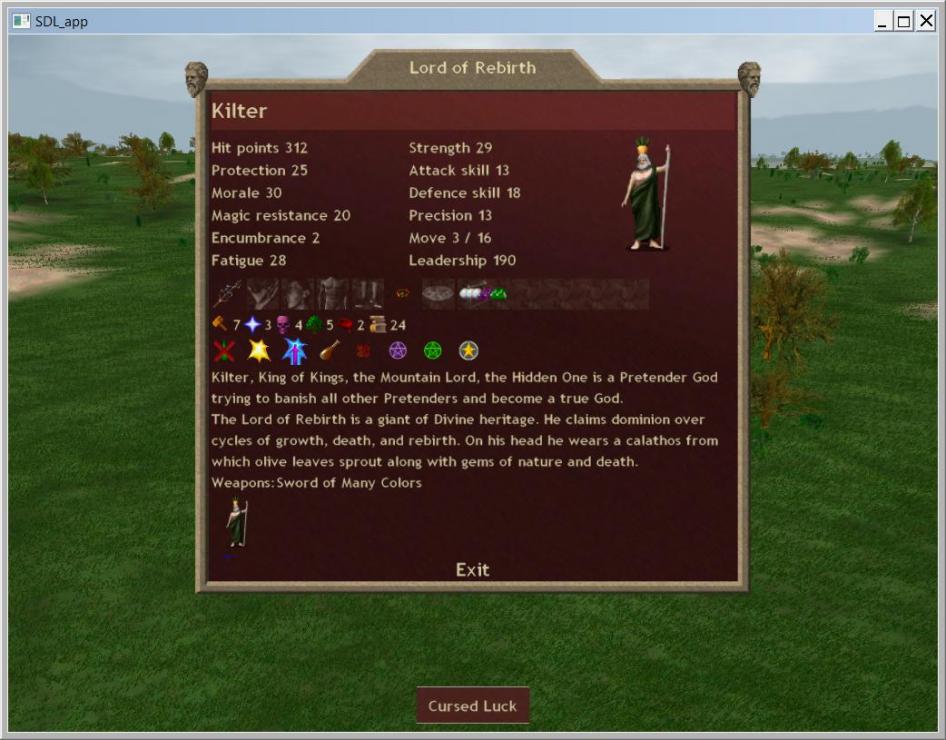946x740 pixels.
Task: Exit the Lord of Rebirth info panel
Action: [472, 570]
